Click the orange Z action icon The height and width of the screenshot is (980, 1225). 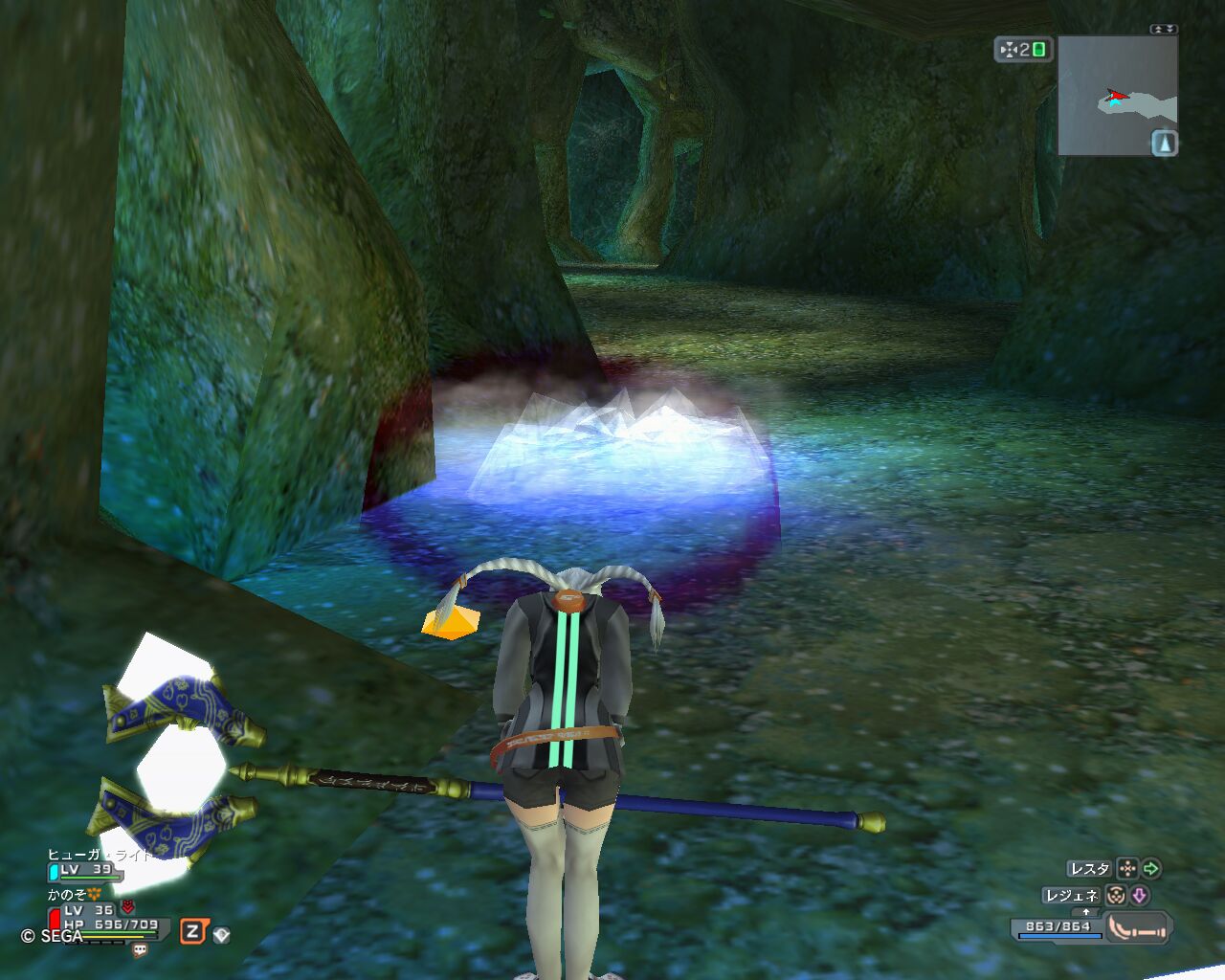193,931
